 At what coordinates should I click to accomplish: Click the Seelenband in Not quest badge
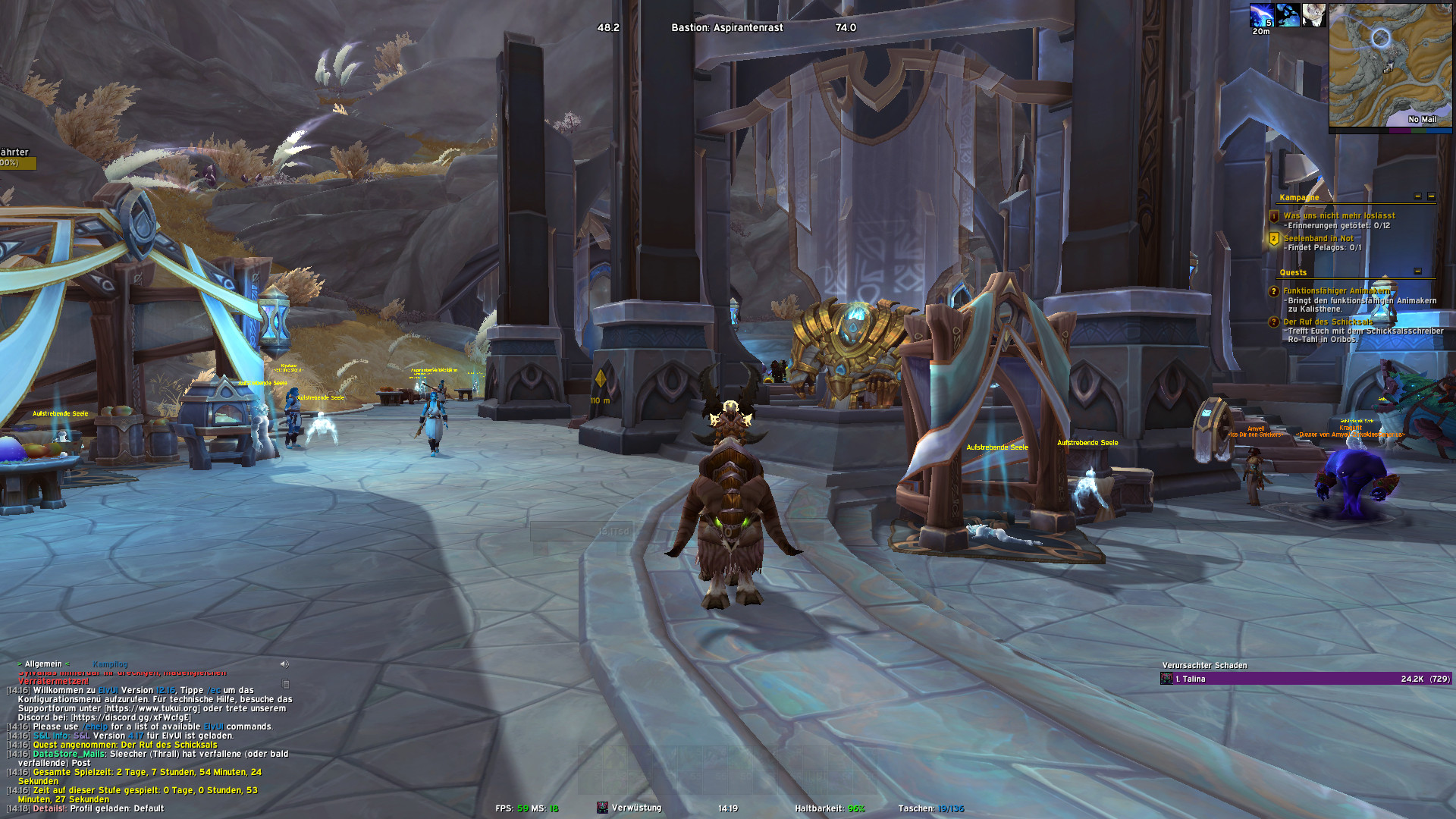click(1274, 239)
